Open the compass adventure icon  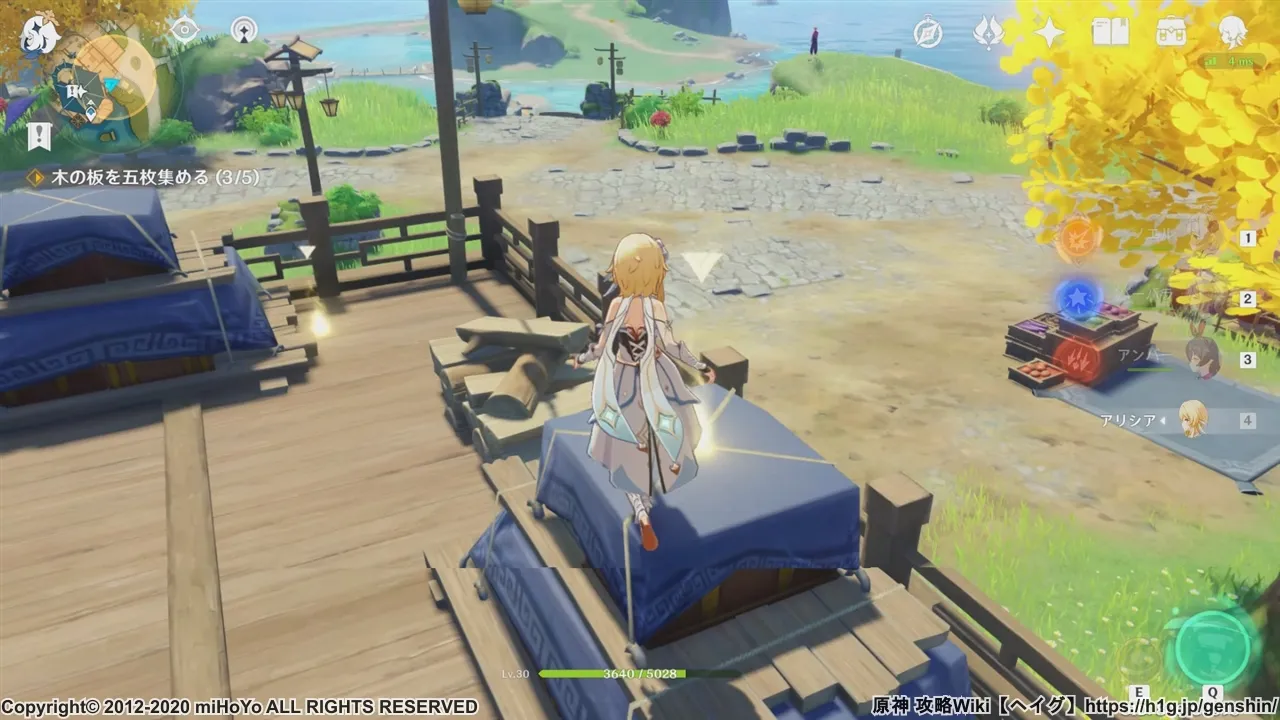point(928,33)
